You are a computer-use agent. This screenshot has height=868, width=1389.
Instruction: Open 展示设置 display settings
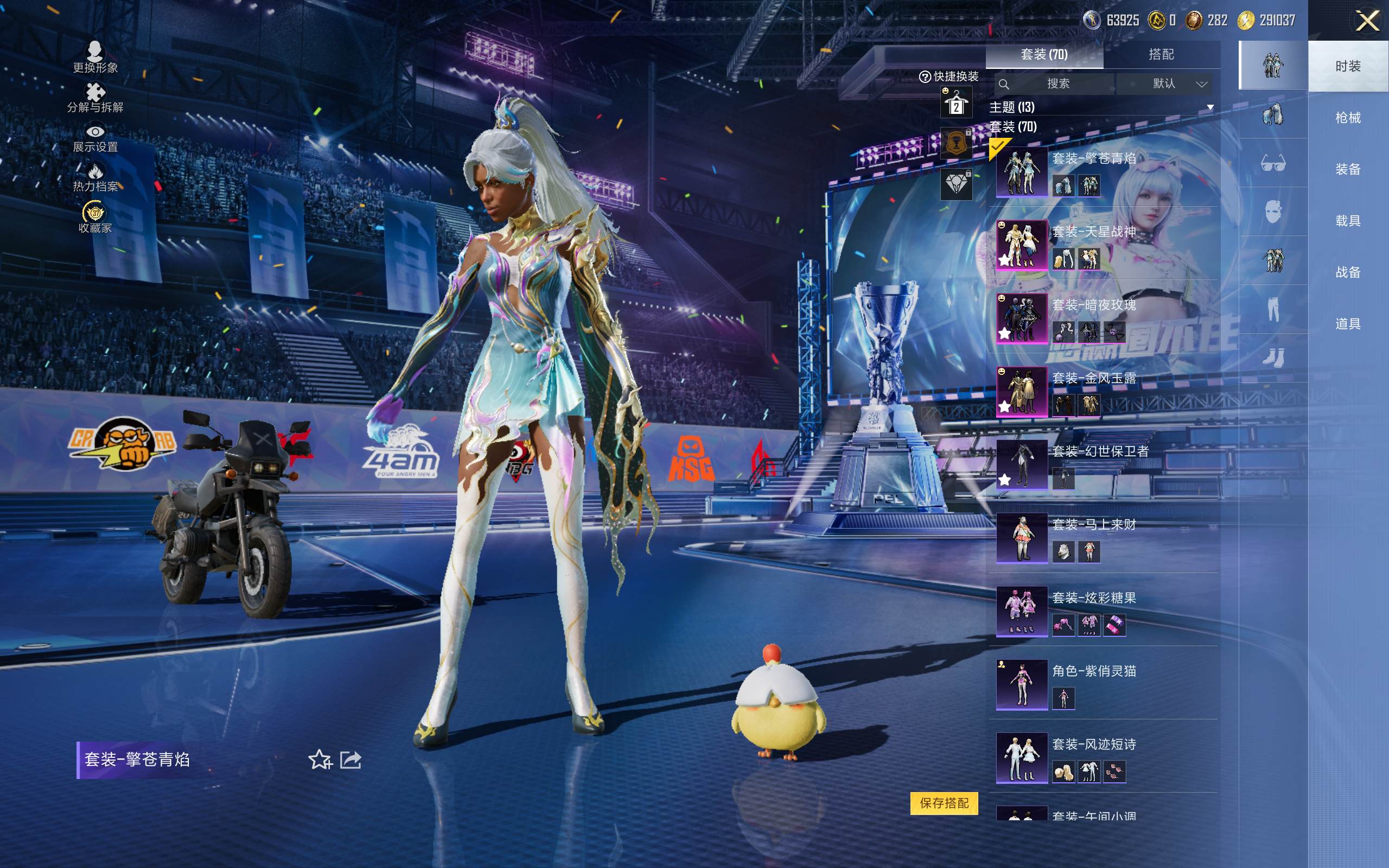pos(95,138)
